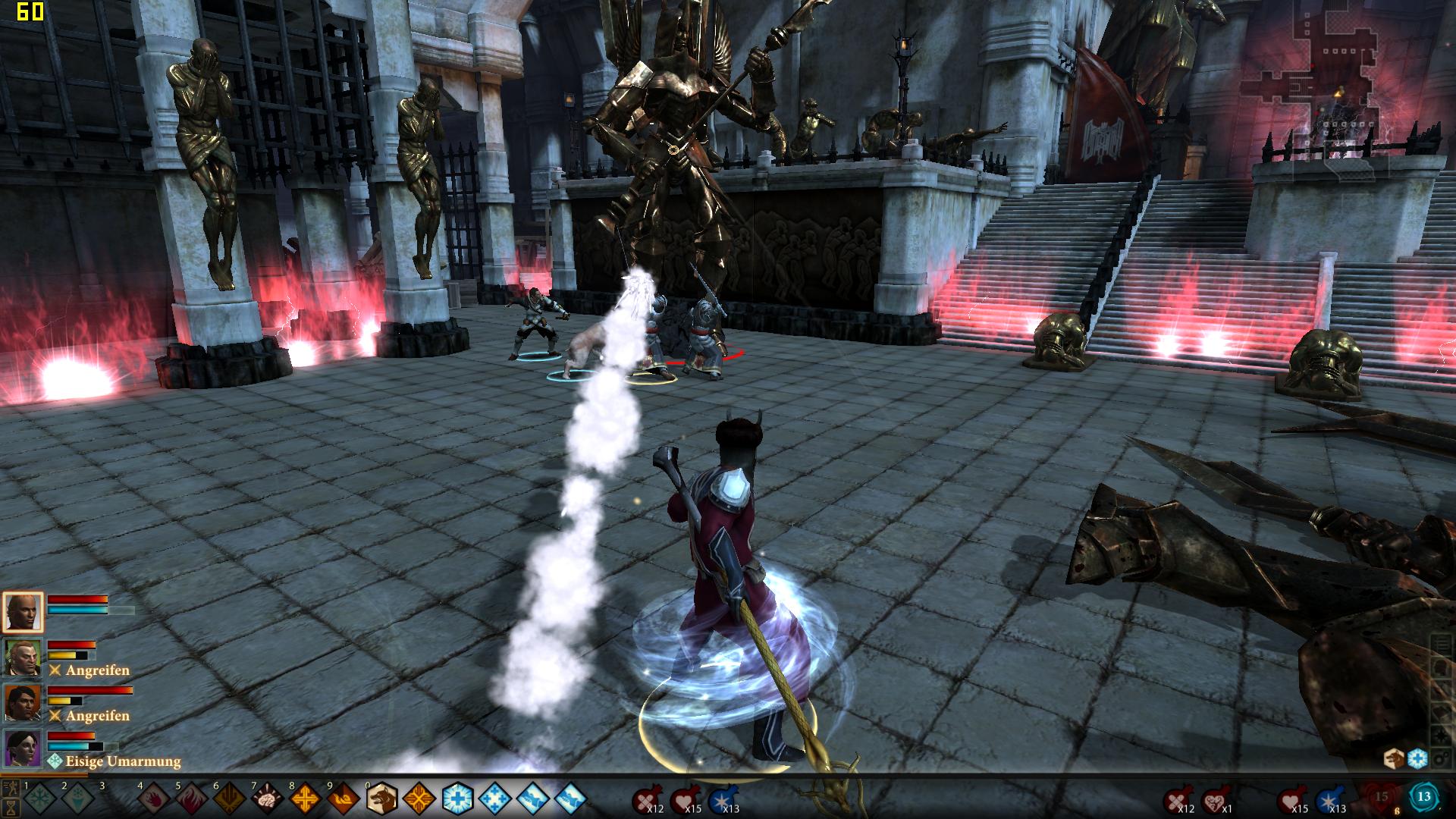Select the companion casting Eisige Umarmung

point(23,748)
